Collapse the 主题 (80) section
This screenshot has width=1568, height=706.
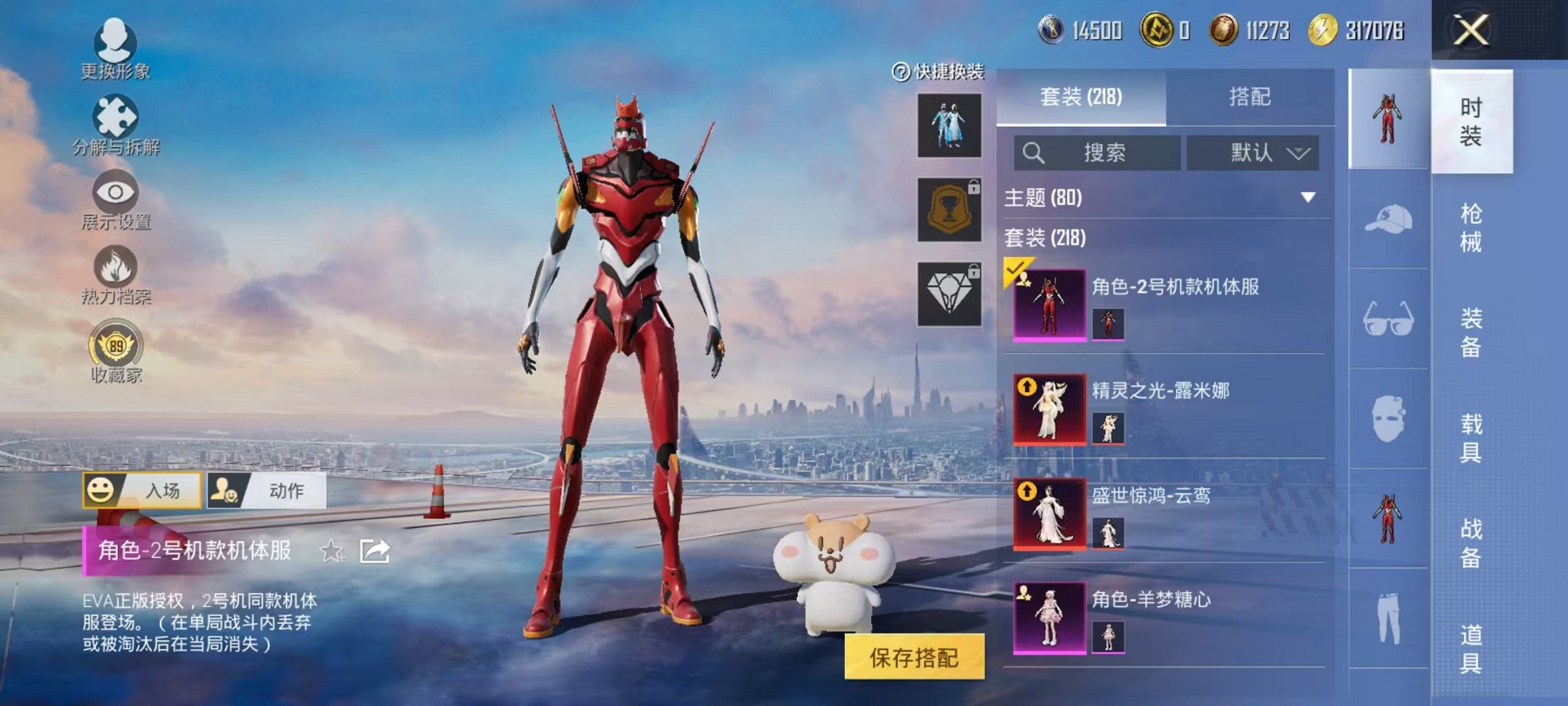click(x=1308, y=196)
